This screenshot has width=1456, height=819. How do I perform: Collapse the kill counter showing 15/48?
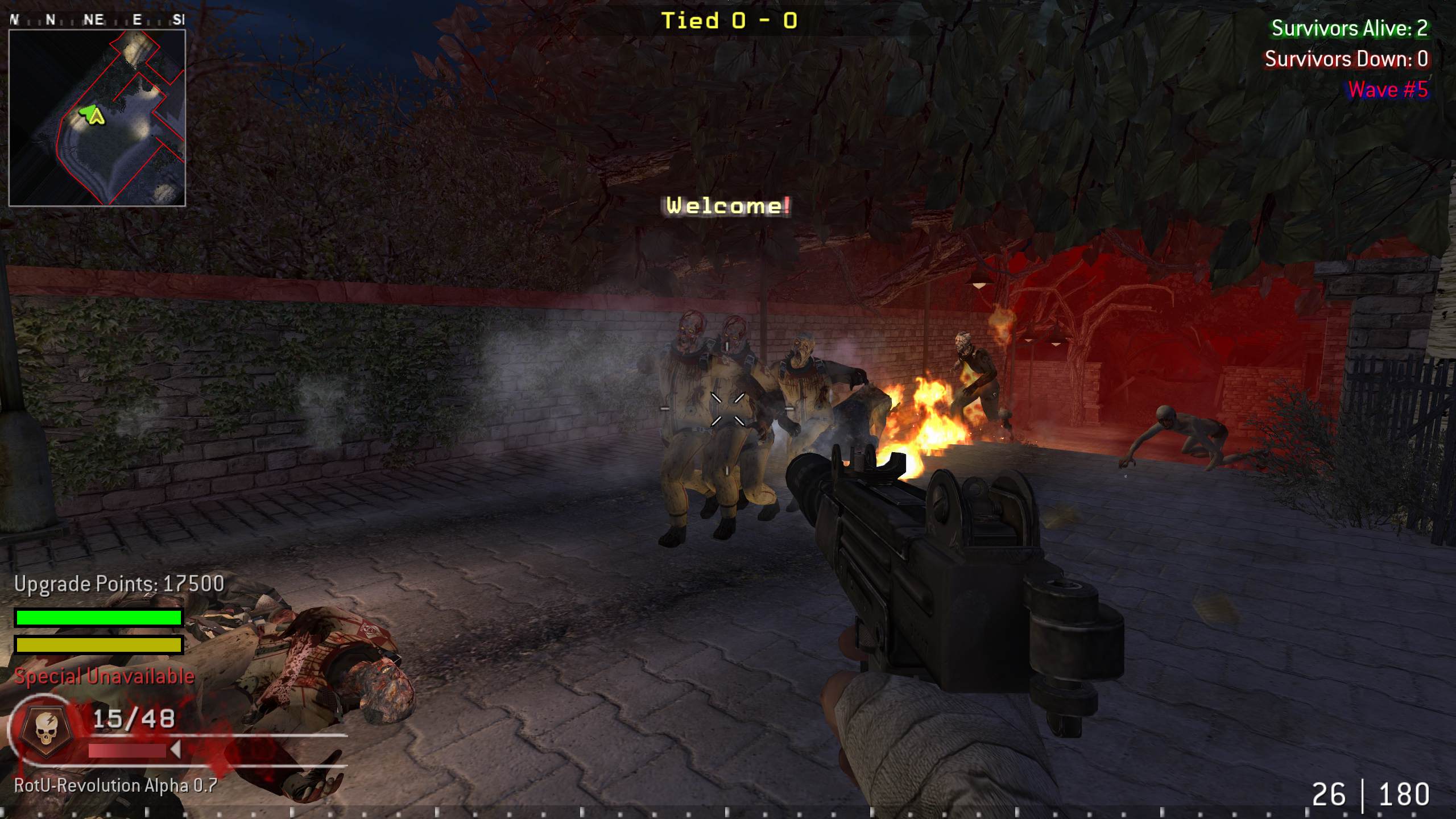point(134,717)
